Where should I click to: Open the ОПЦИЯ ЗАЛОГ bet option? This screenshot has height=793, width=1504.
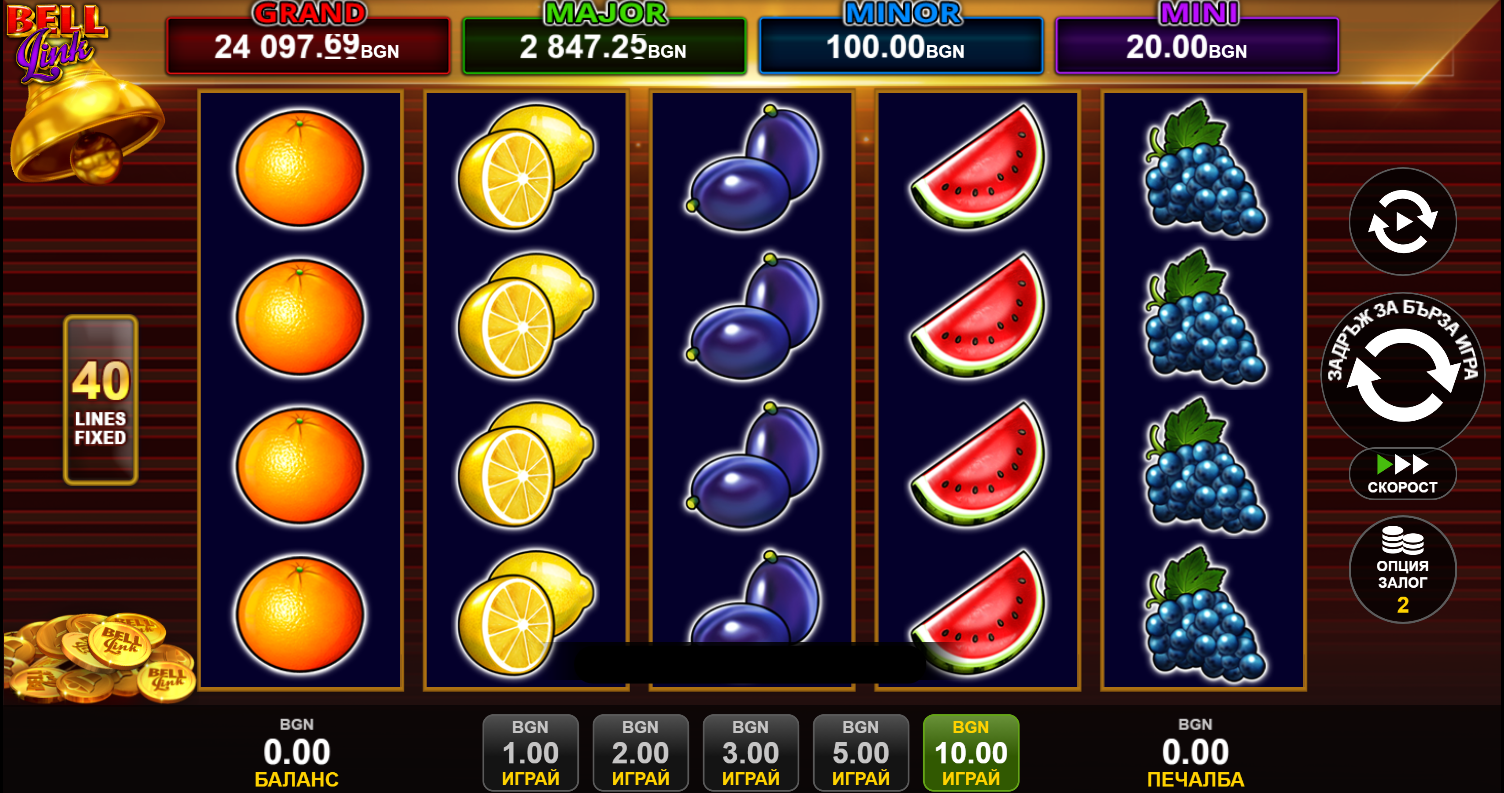coord(1402,570)
